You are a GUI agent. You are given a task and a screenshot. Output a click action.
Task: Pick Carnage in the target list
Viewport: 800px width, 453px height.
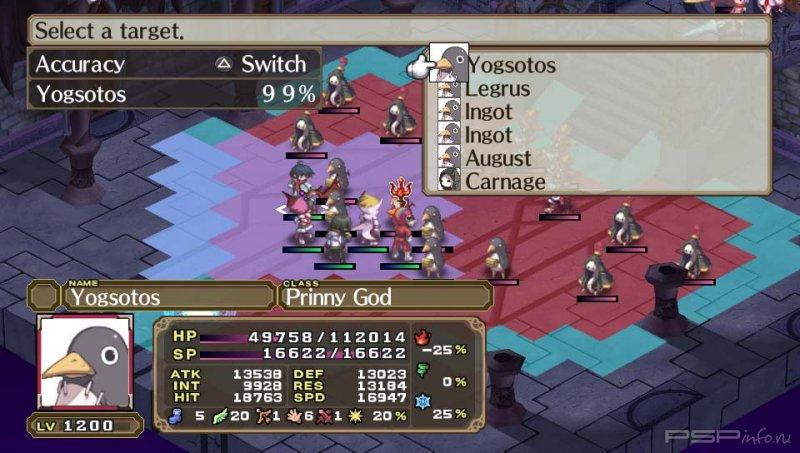tap(504, 182)
